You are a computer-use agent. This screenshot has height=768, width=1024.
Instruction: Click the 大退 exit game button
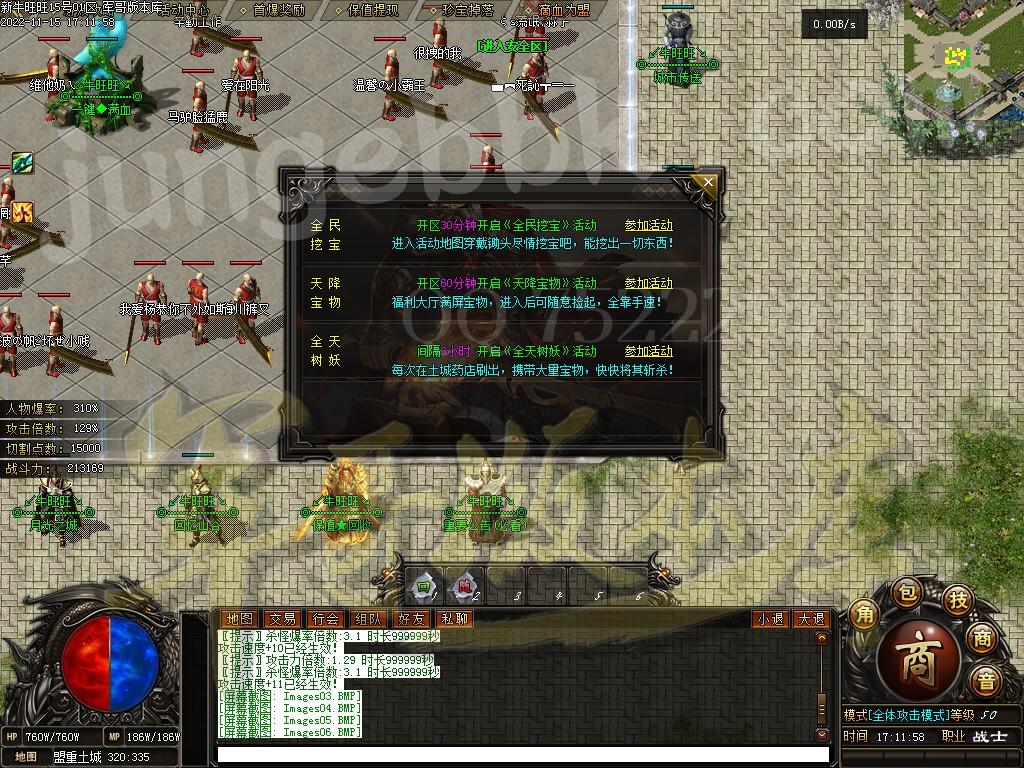coord(811,619)
